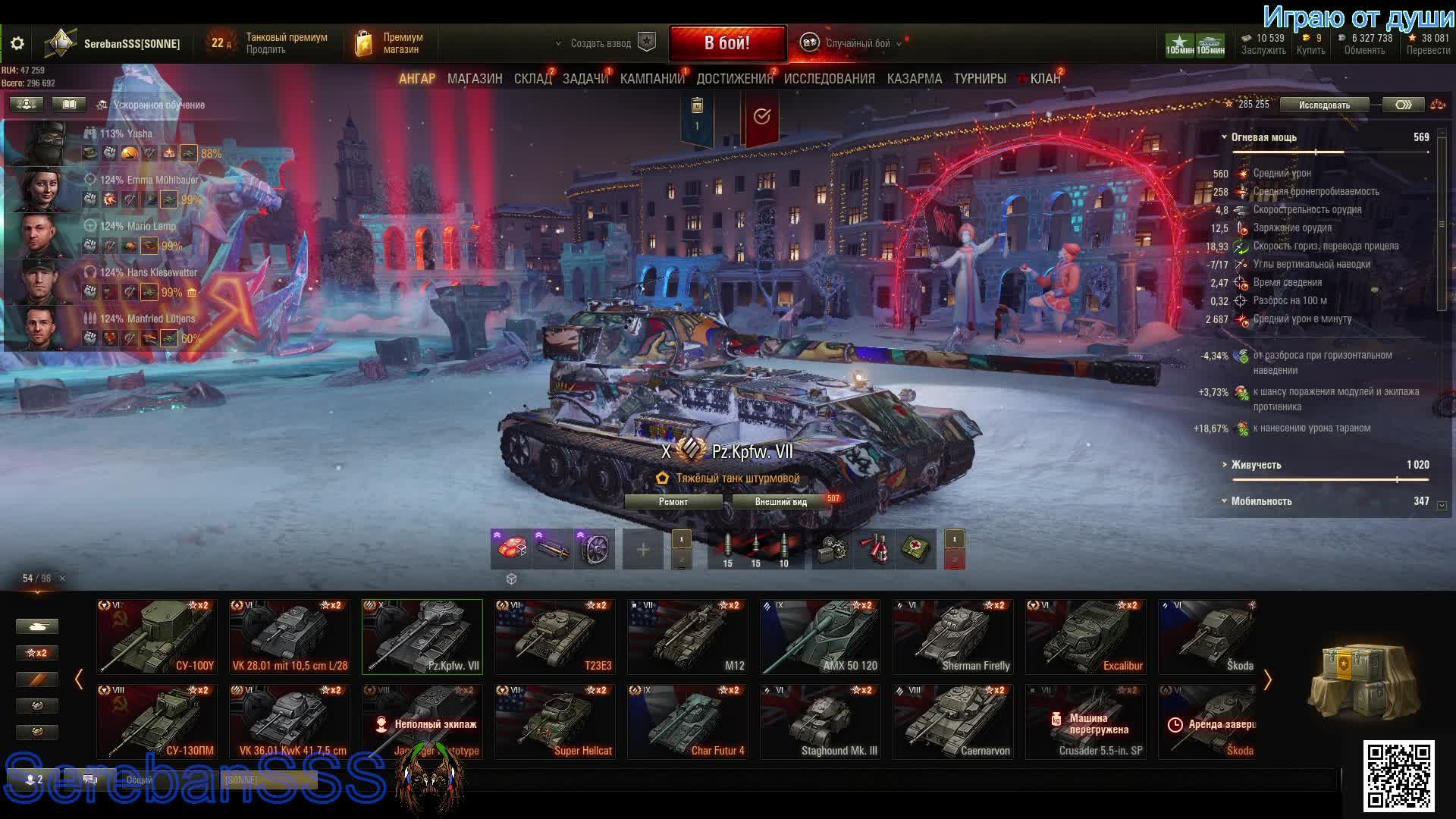1456x819 pixels.
Task: Open the КАЗАРМА tab
Action: (914, 79)
